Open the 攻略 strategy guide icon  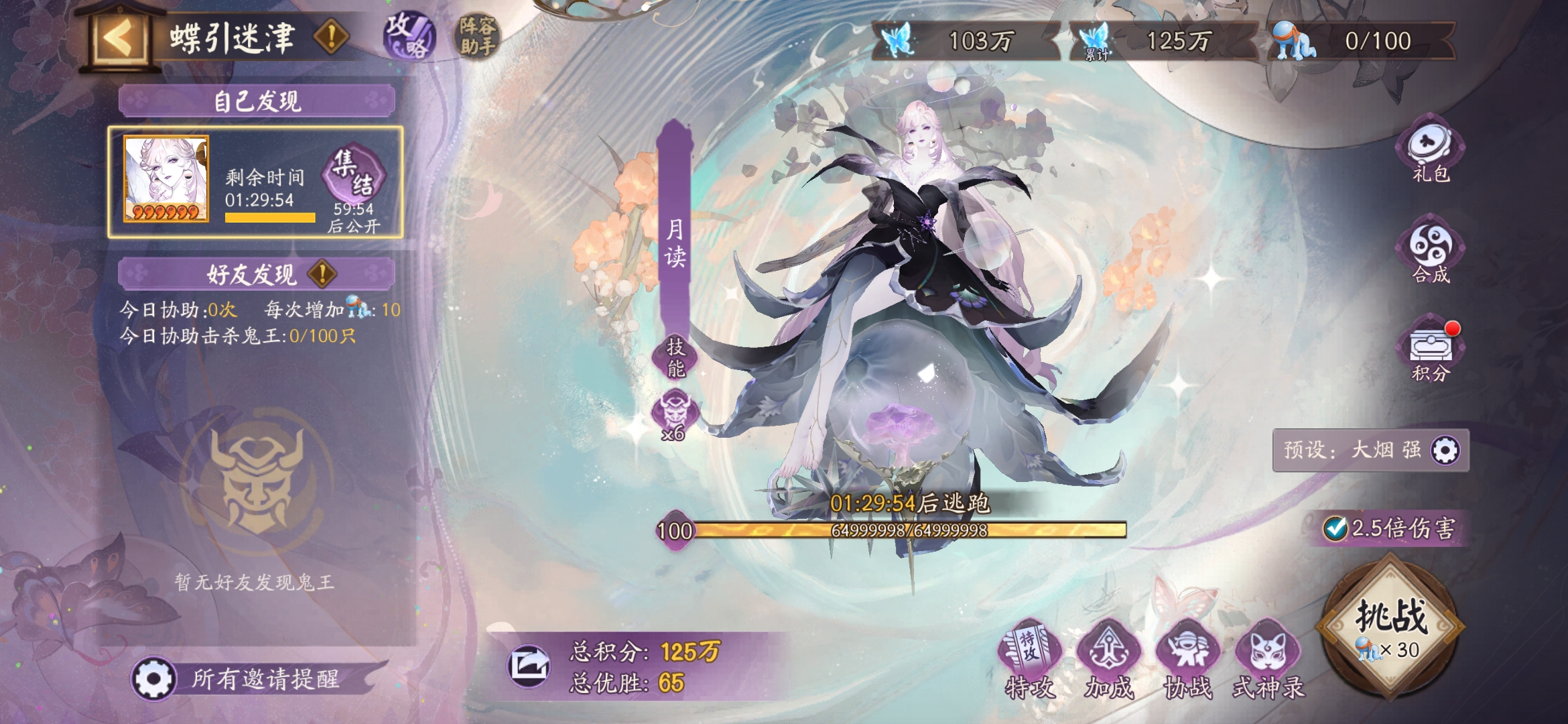pyautogui.click(x=409, y=36)
